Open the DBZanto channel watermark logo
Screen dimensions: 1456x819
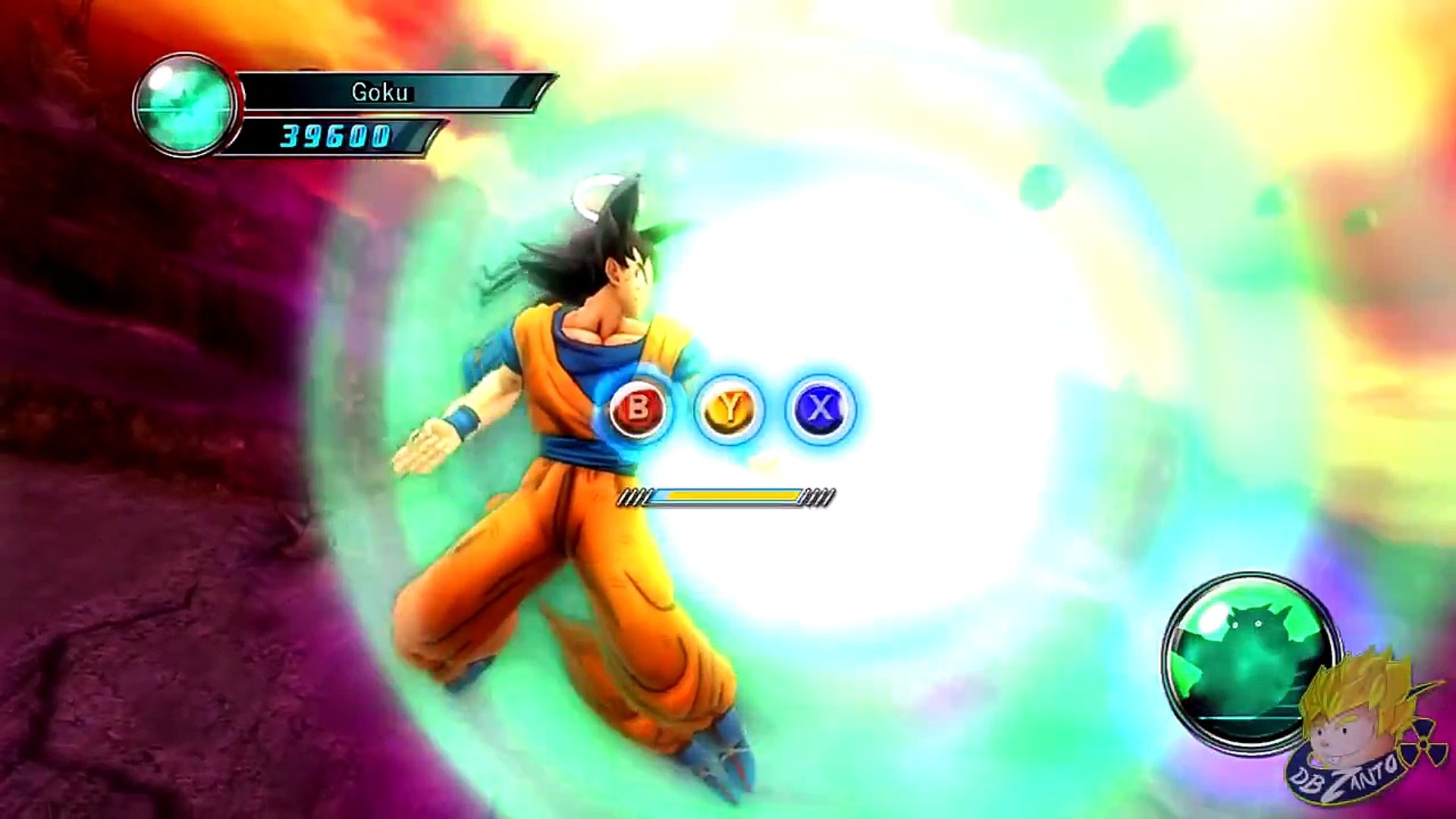pyautogui.click(x=1357, y=732)
